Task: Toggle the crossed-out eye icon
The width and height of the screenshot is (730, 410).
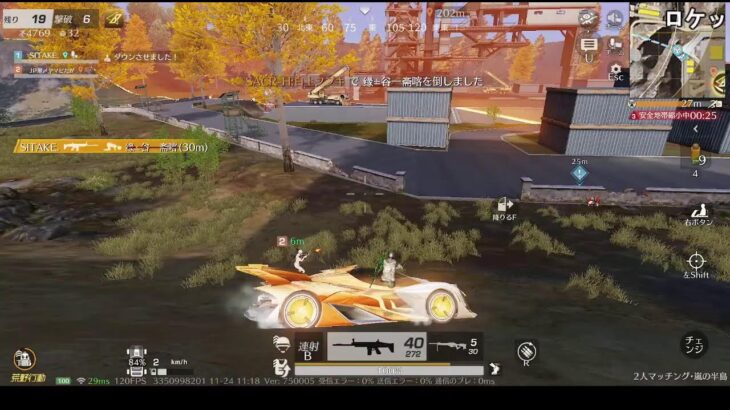Action: [x=589, y=18]
